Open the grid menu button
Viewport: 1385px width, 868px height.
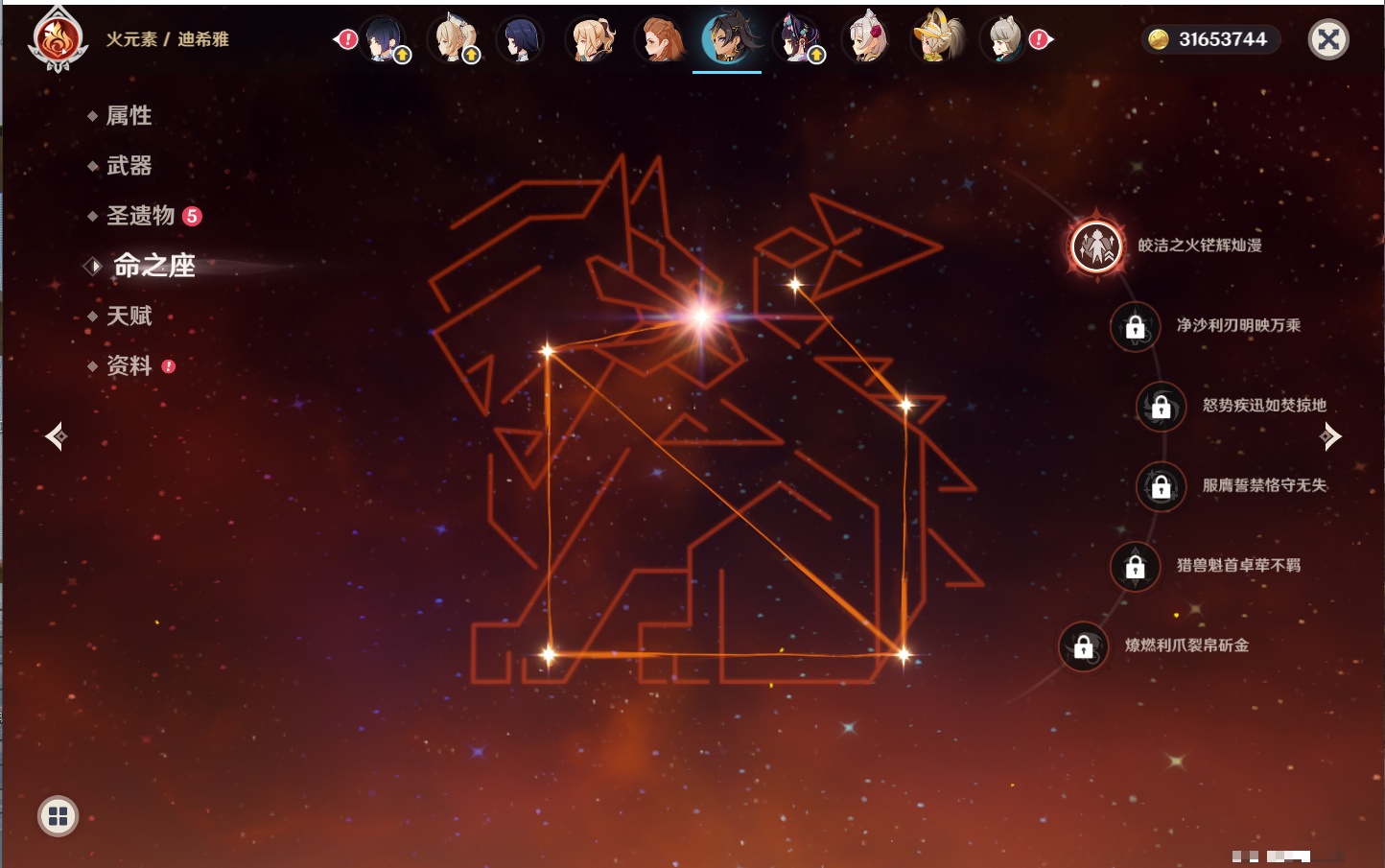(58, 816)
